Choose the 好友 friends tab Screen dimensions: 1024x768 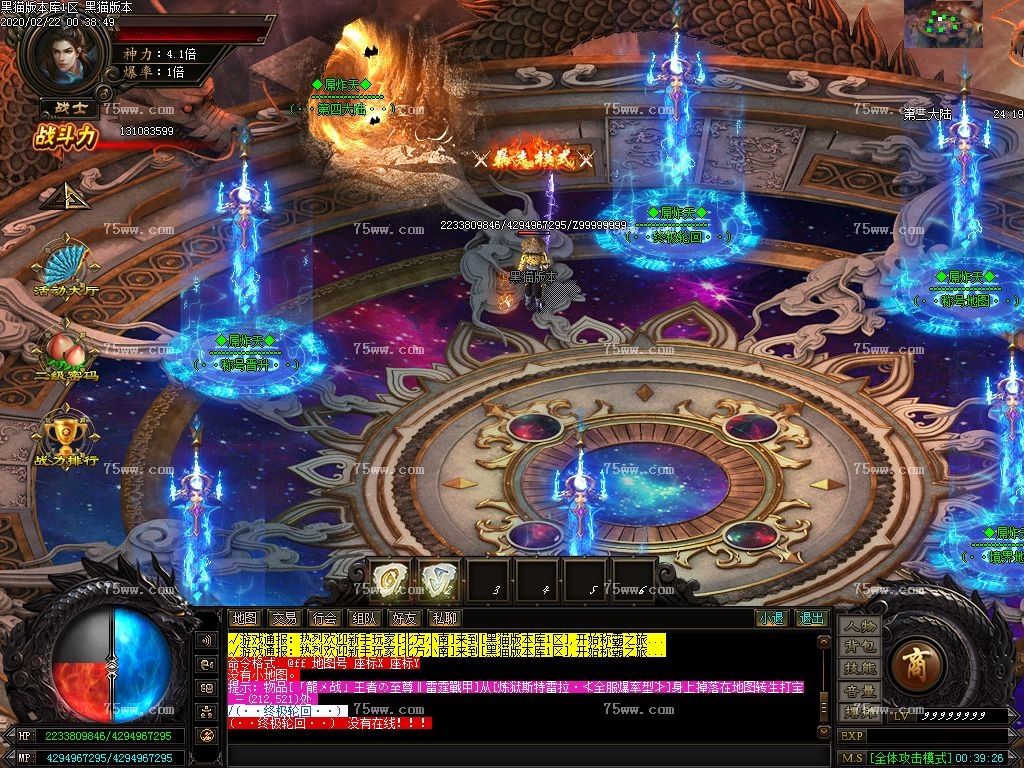coord(403,618)
